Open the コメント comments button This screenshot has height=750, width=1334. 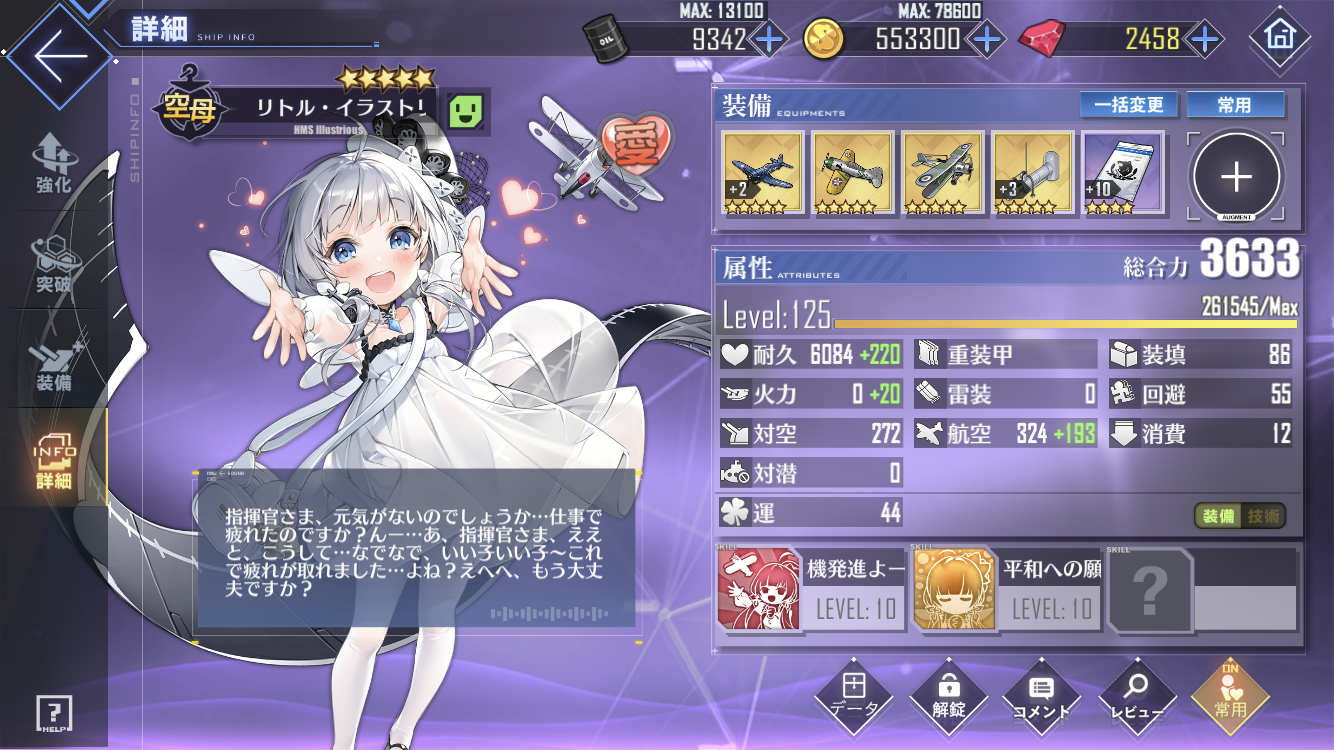[1041, 697]
